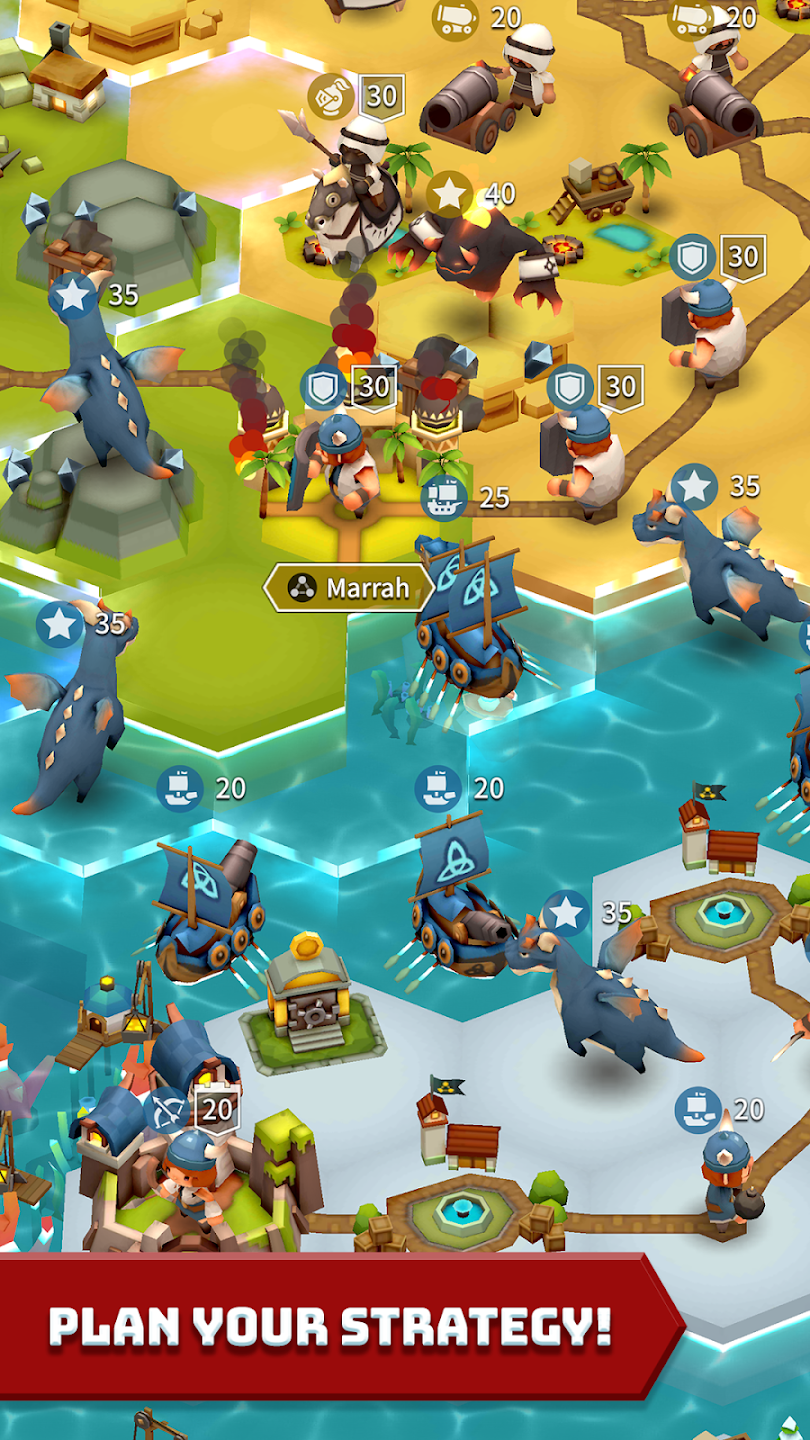Select the ship badge with strength 25
The height and width of the screenshot is (1440, 810).
[445, 497]
